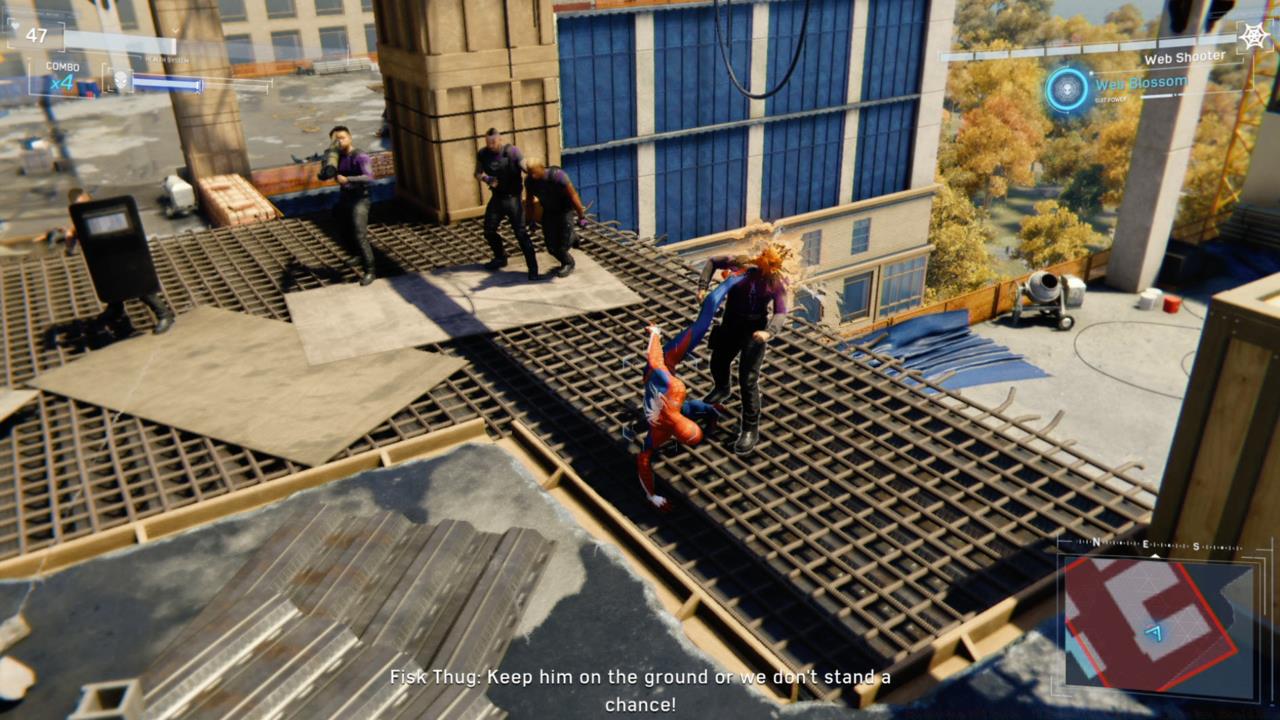Click the blue Focus meter slider
The height and width of the screenshot is (720, 1280).
pos(170,84)
